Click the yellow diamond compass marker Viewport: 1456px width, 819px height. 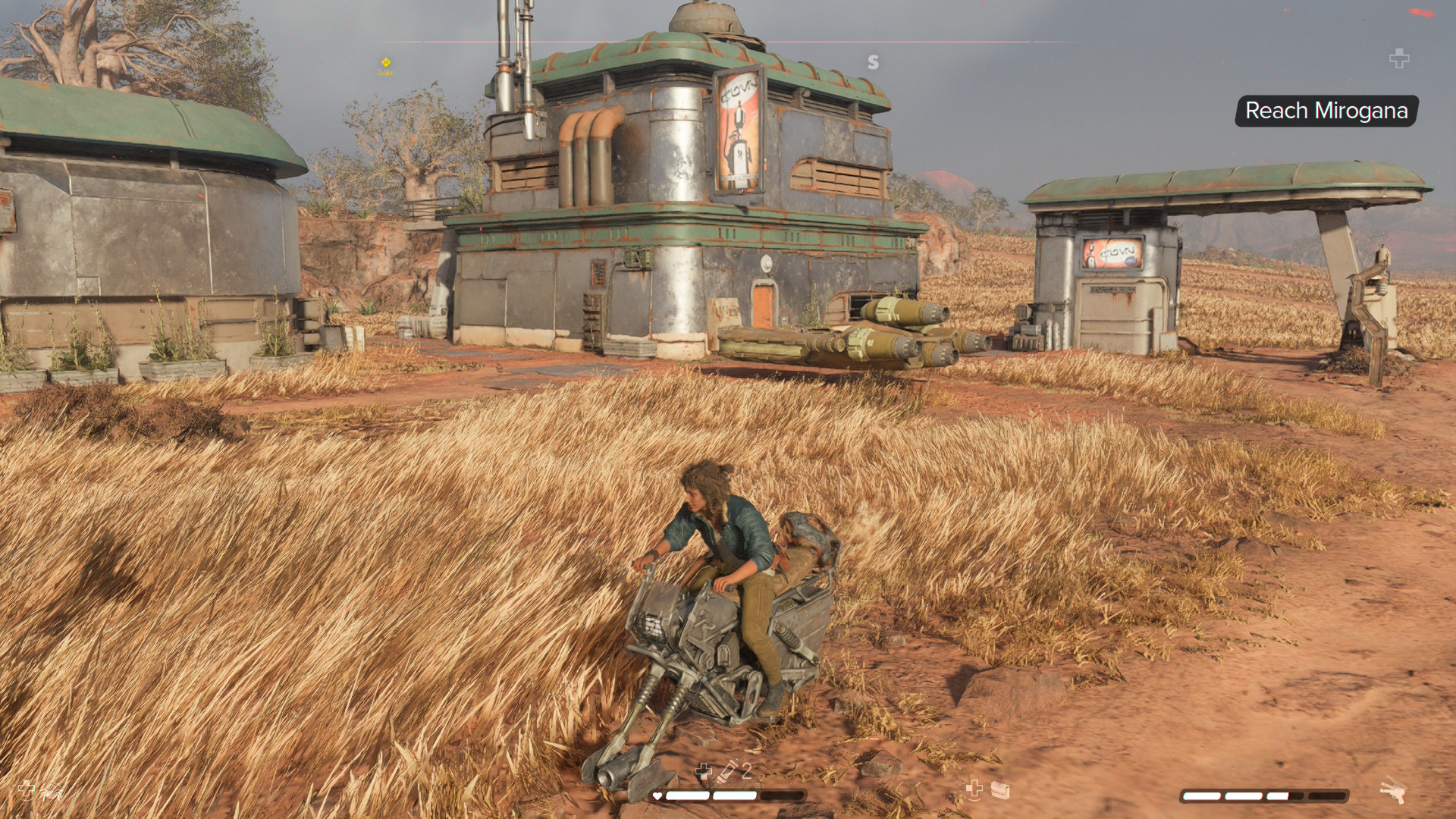(385, 62)
